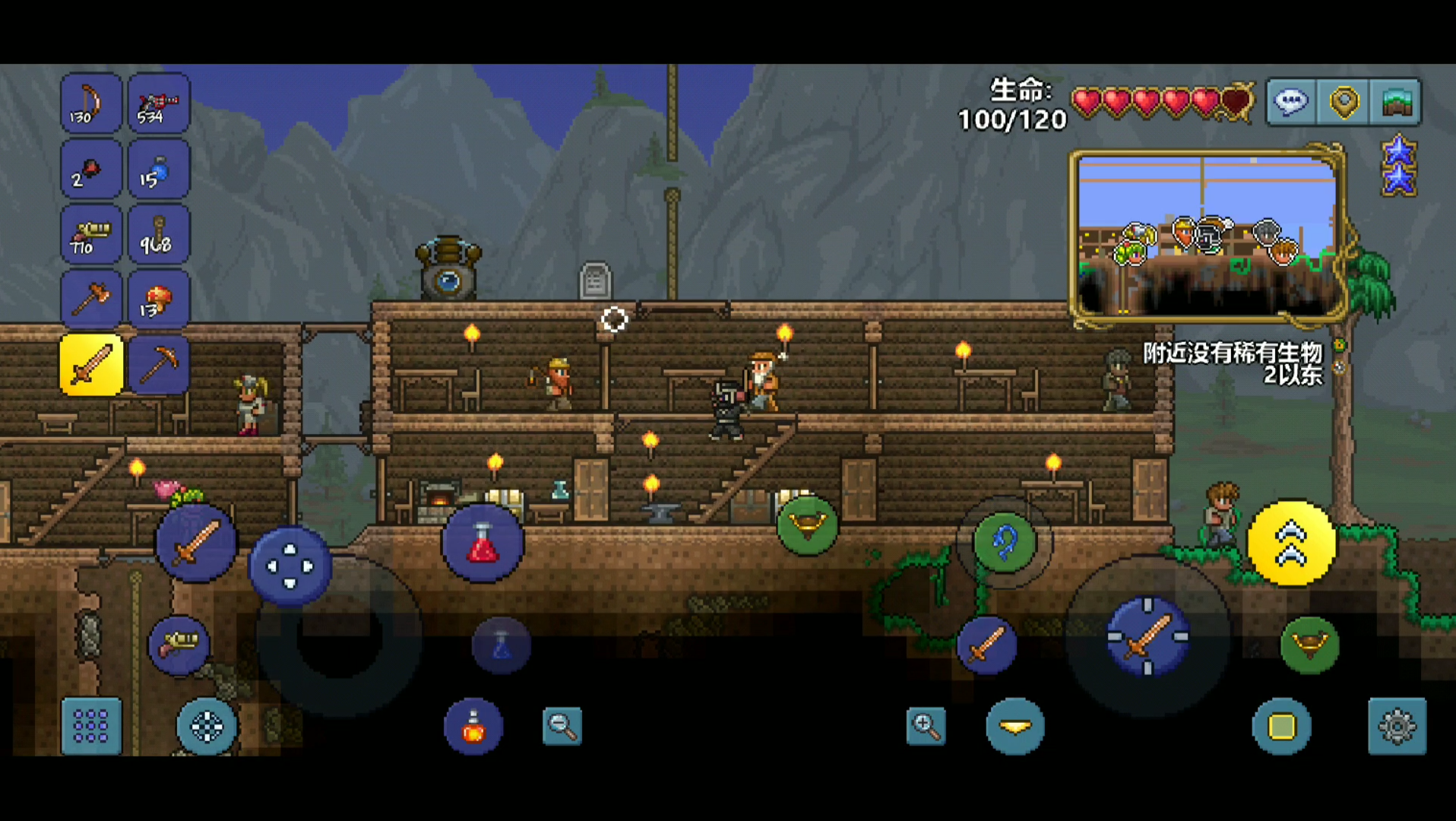Image resolution: width=1456 pixels, height=821 pixels.
Task: Select the rope slot with 968
Action: pos(158,234)
